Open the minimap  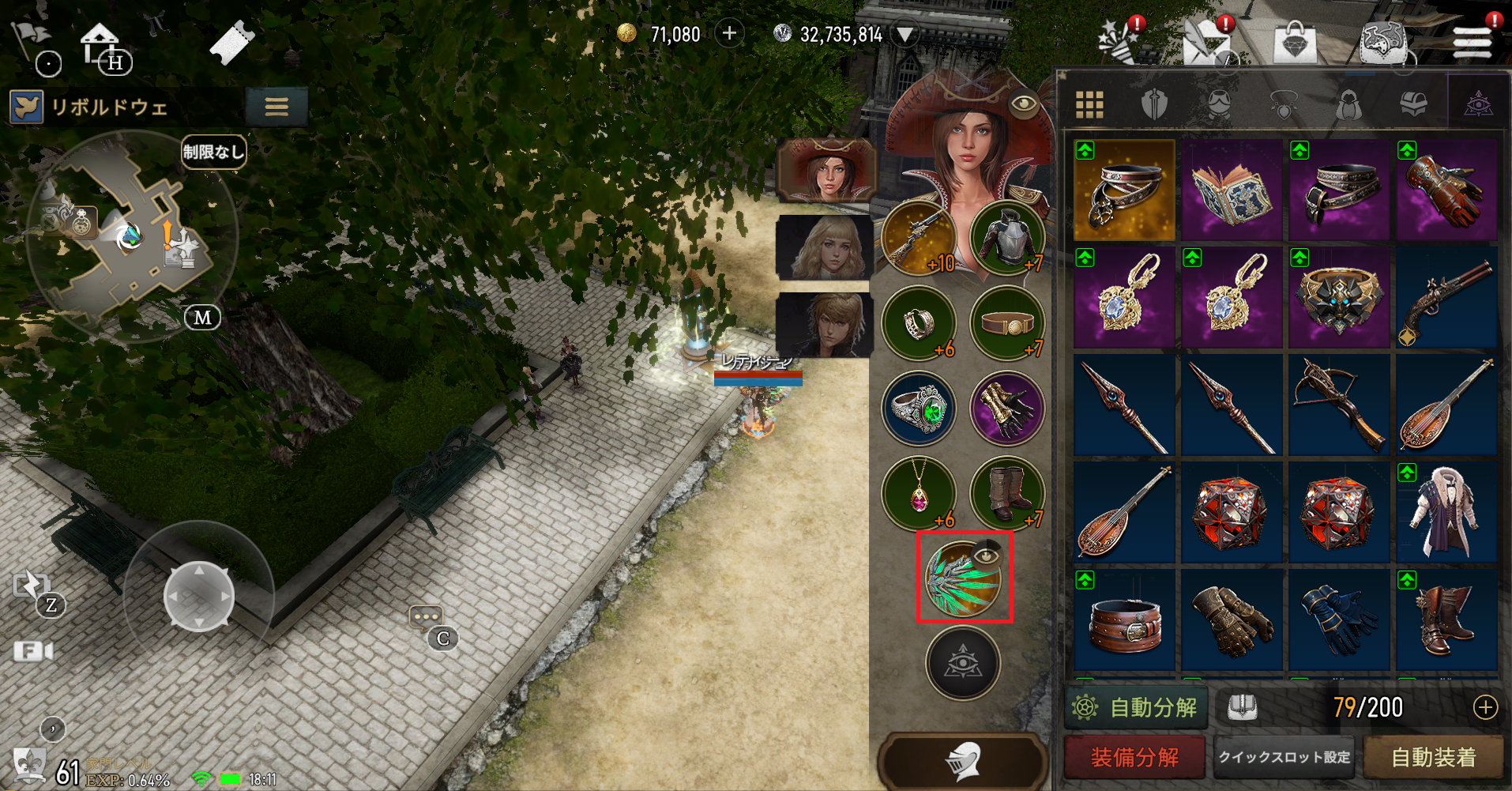click(130, 237)
